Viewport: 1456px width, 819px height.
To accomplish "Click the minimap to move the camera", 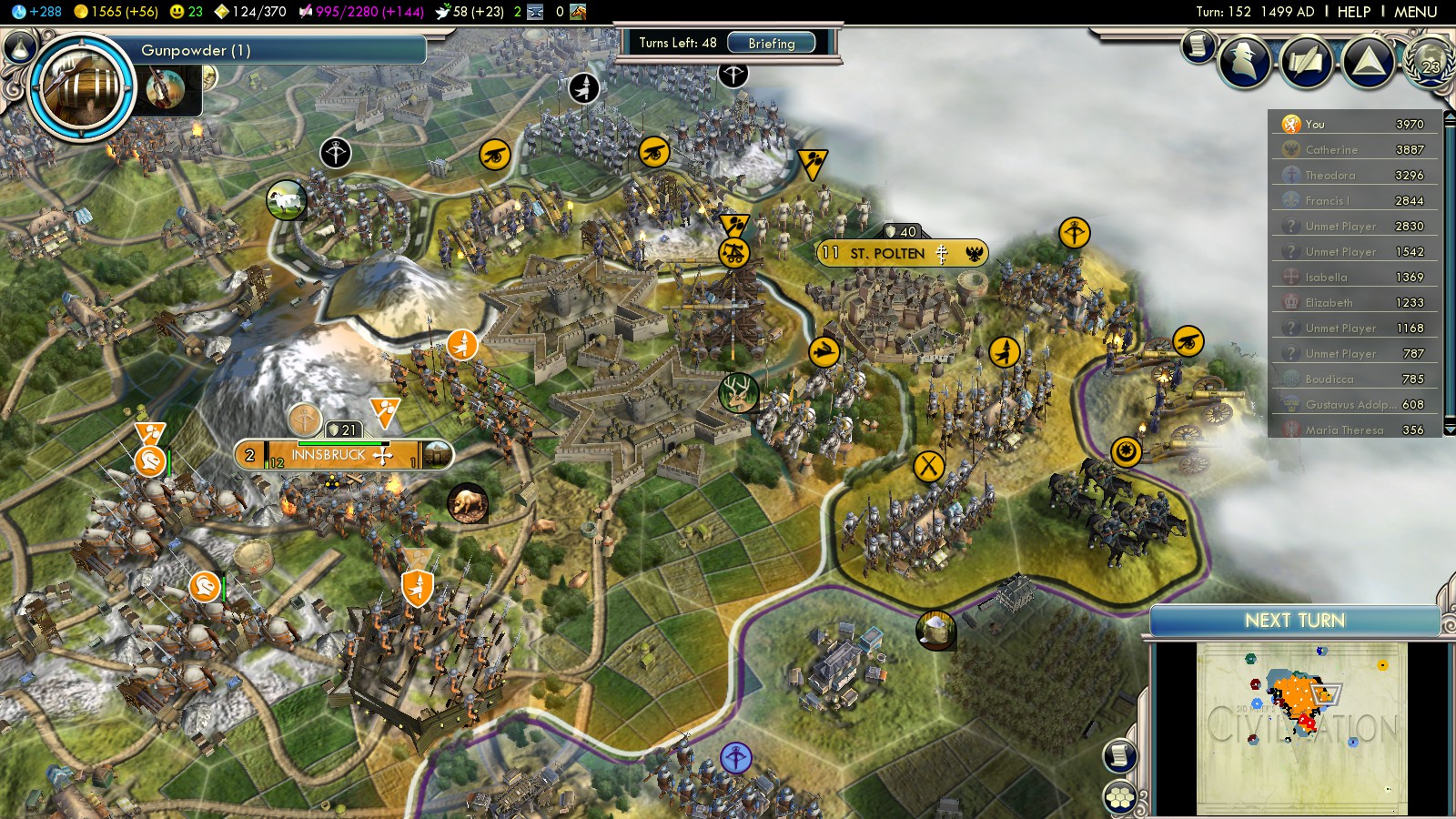I will point(1301,728).
